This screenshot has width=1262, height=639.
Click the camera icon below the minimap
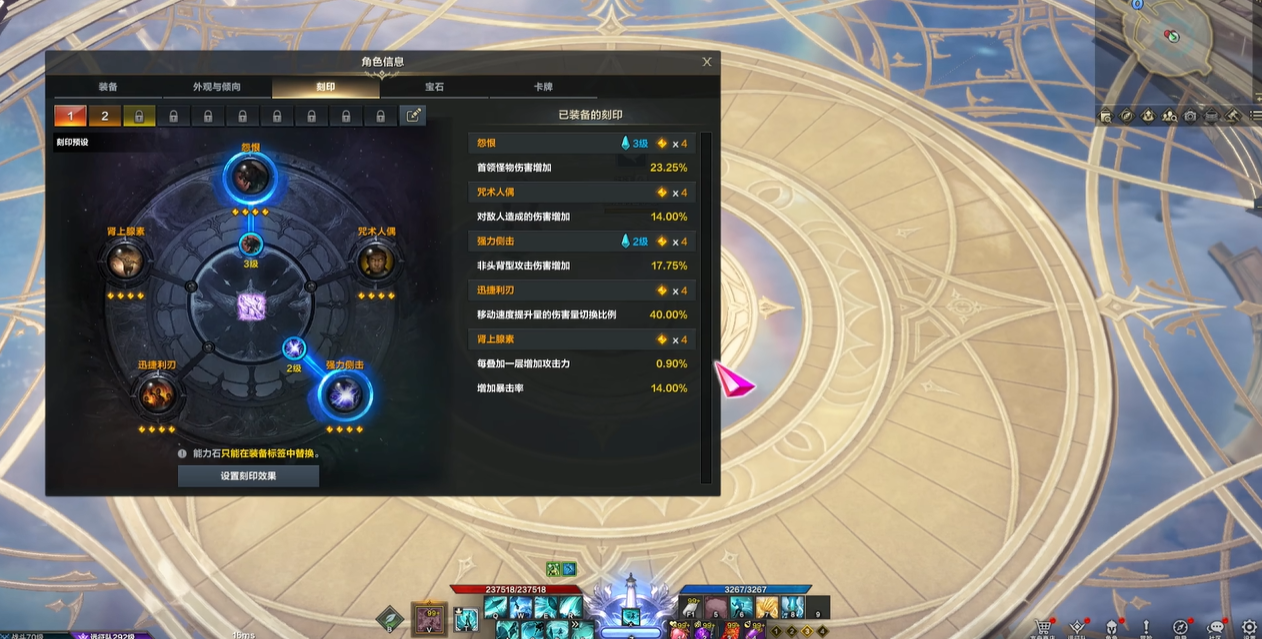(1190, 116)
